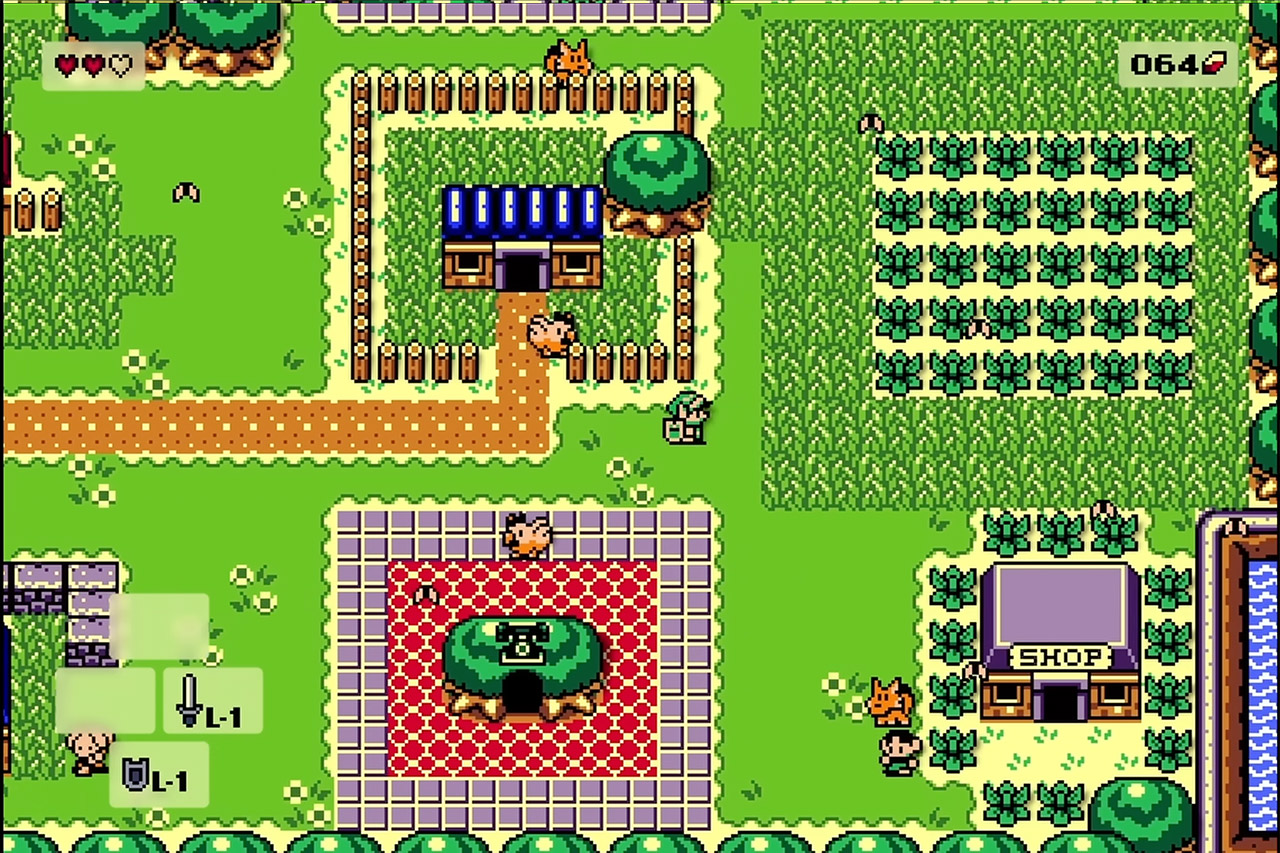This screenshot has width=1280, height=853.
Task: Click the striped blue roof of the house
Action: [520, 210]
